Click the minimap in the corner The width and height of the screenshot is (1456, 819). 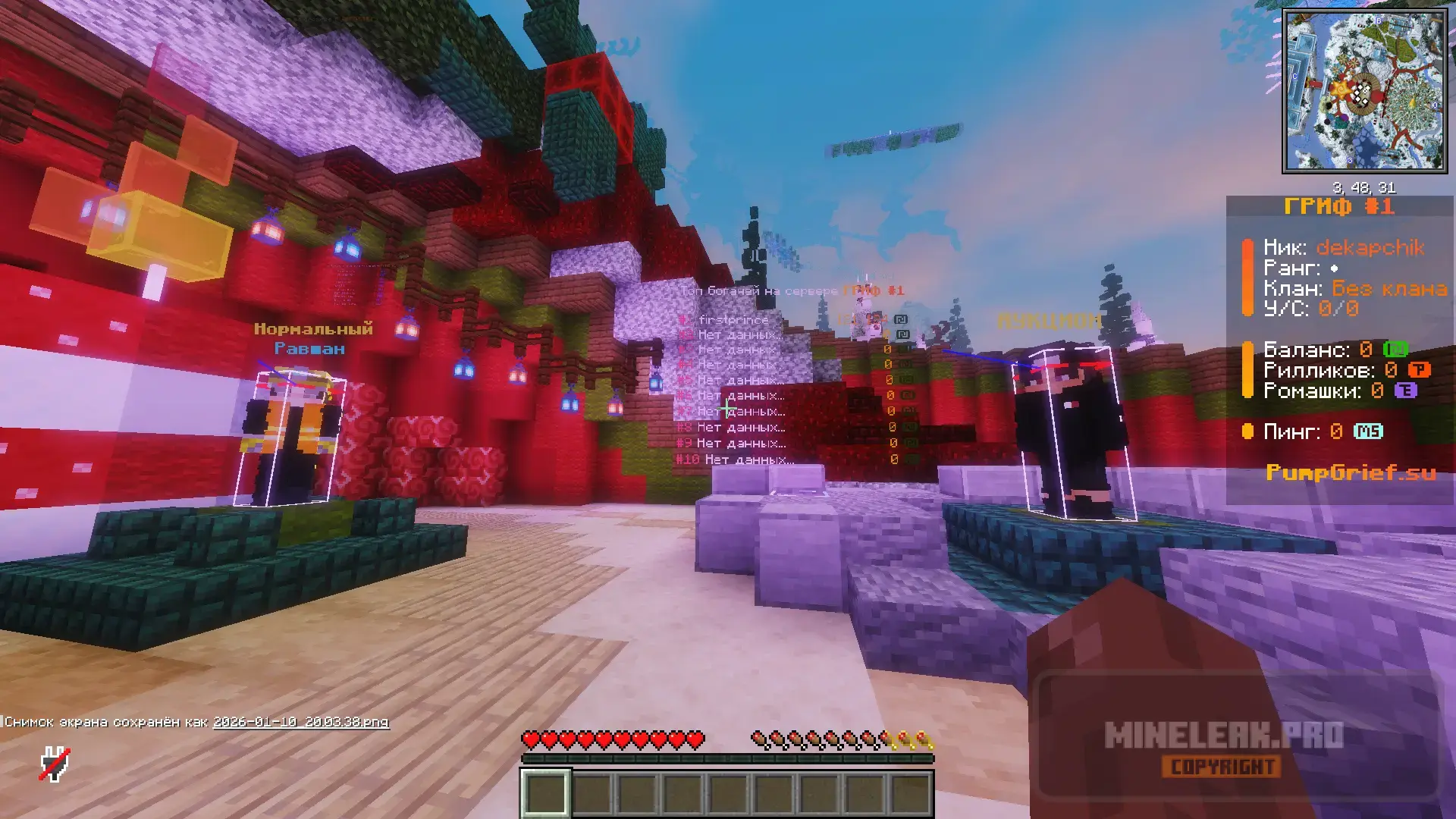pyautogui.click(x=1364, y=91)
